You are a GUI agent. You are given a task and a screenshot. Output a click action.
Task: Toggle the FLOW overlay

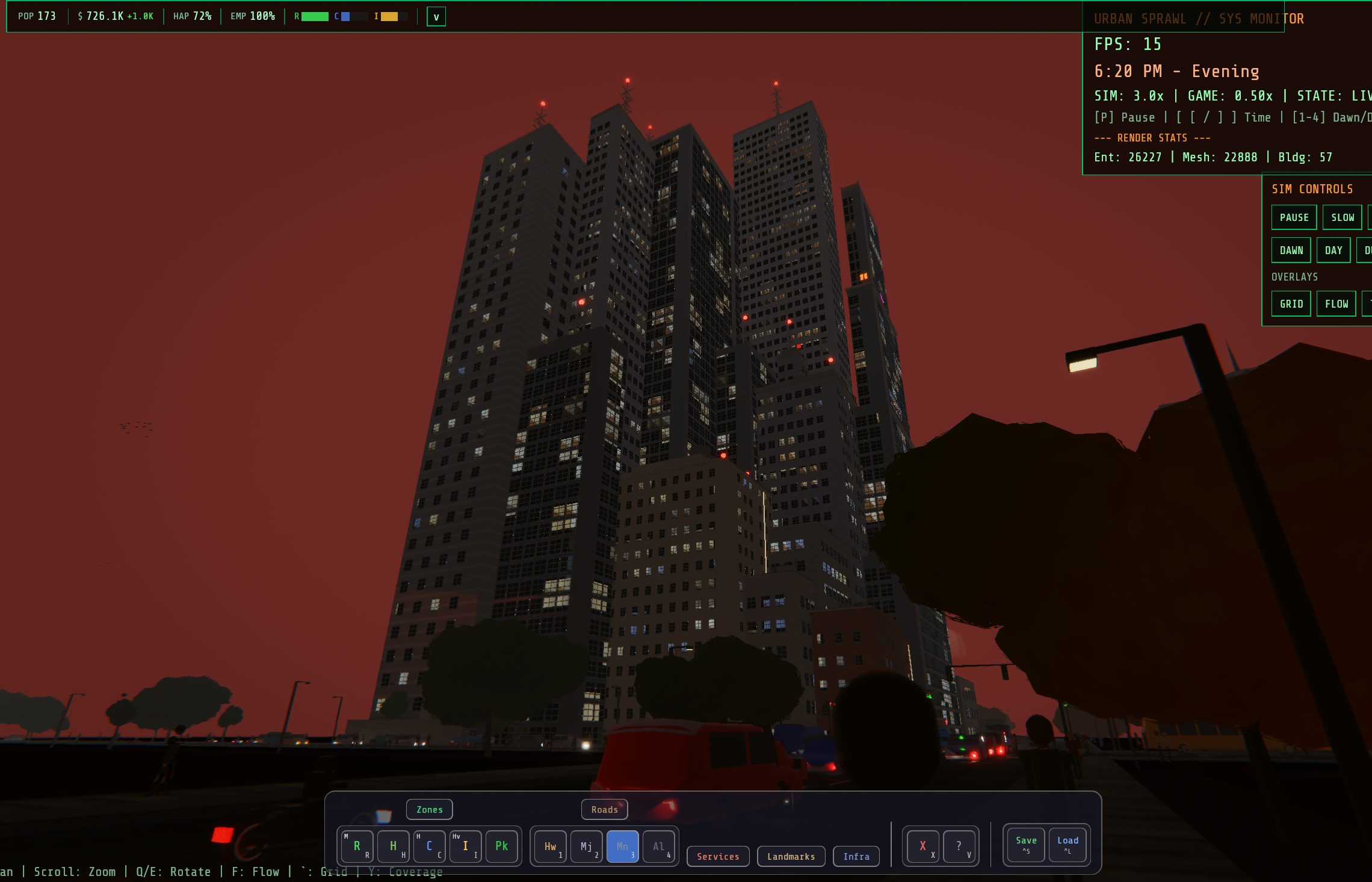pos(1336,303)
